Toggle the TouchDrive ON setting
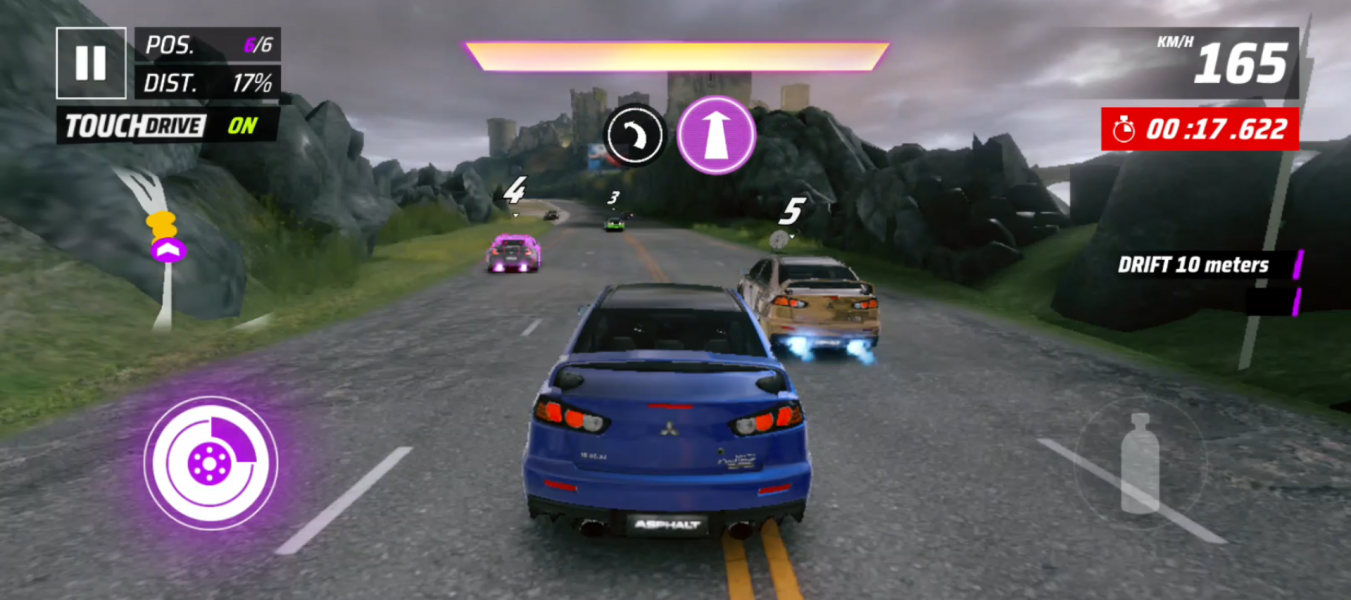The width and height of the screenshot is (1351, 600). click(x=166, y=126)
